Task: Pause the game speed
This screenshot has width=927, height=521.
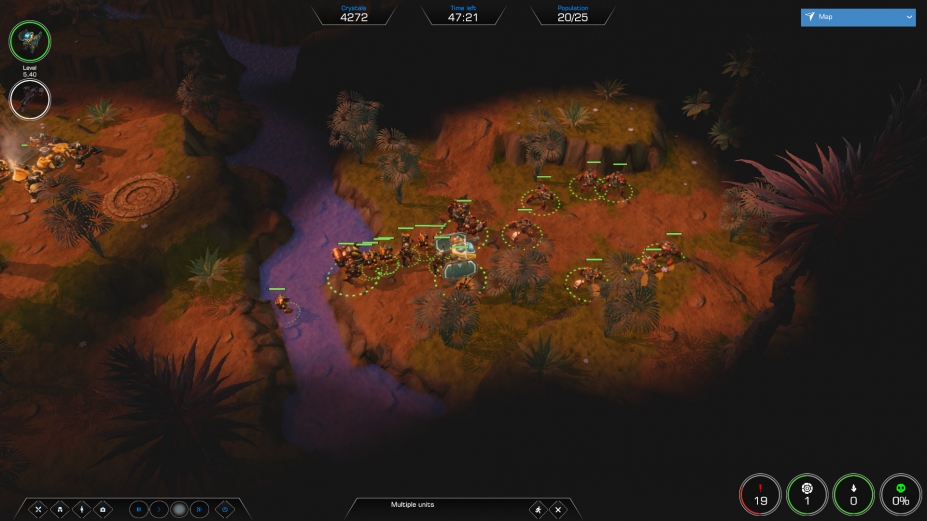Action: [138, 509]
